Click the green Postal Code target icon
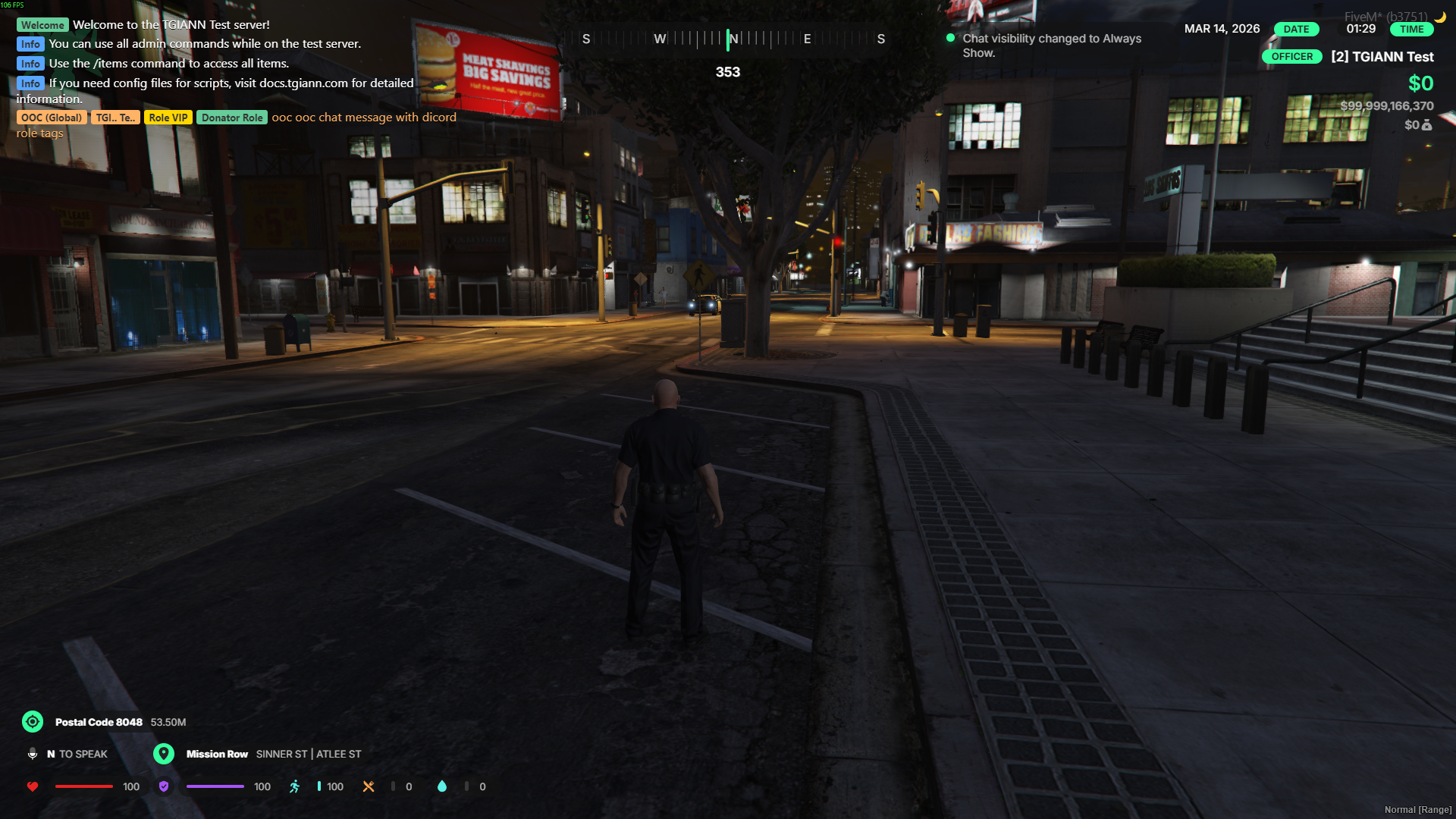Viewport: 1456px width, 819px height. point(33,721)
